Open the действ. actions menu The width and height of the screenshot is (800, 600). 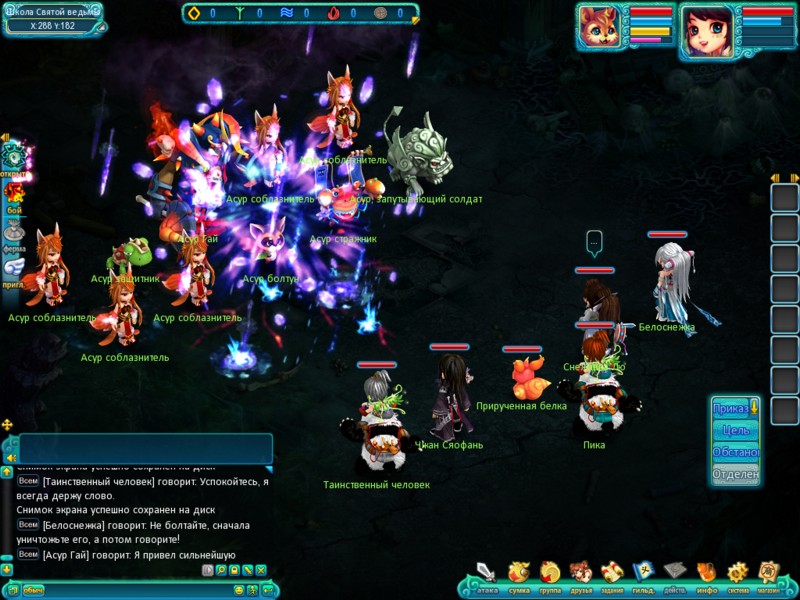[x=675, y=573]
